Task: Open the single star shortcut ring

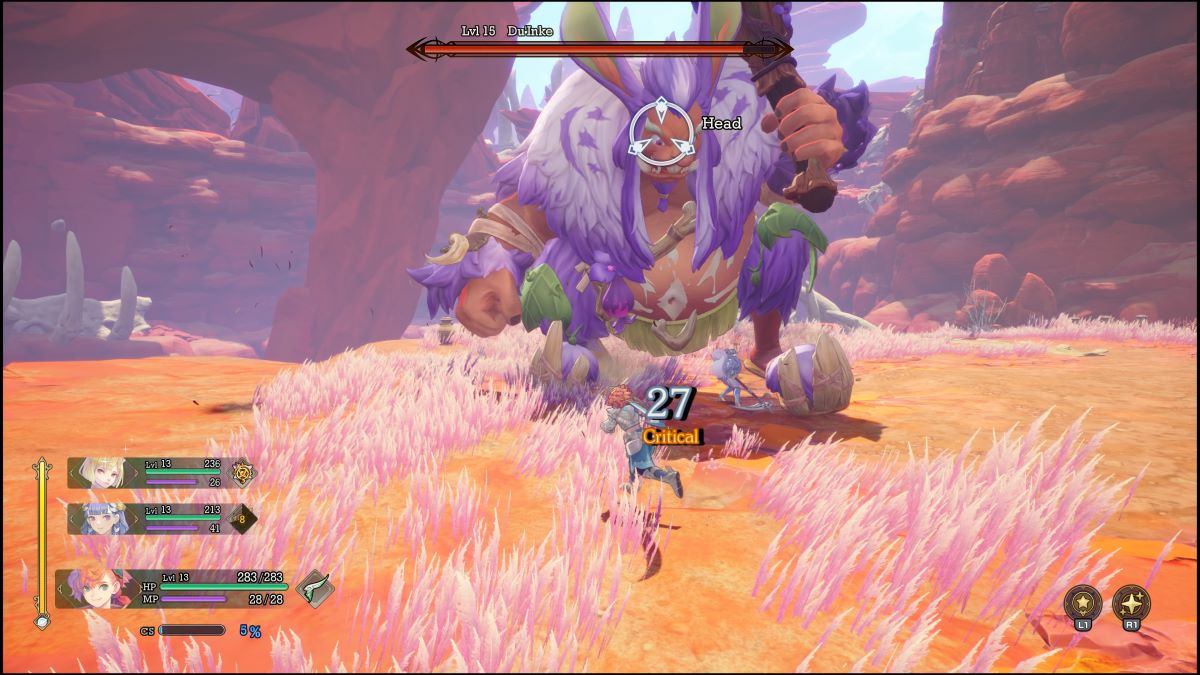Action: [1082, 603]
